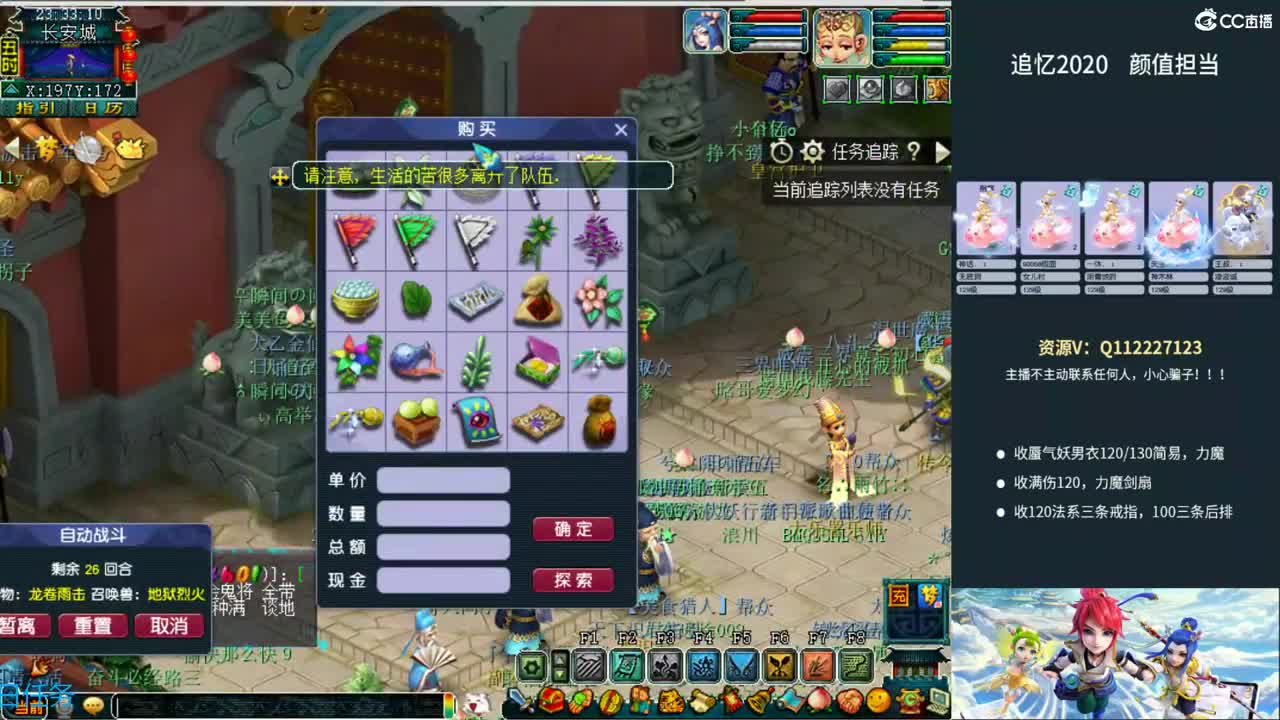Click the handshake trade icon near the bottom toolbar

(849, 700)
